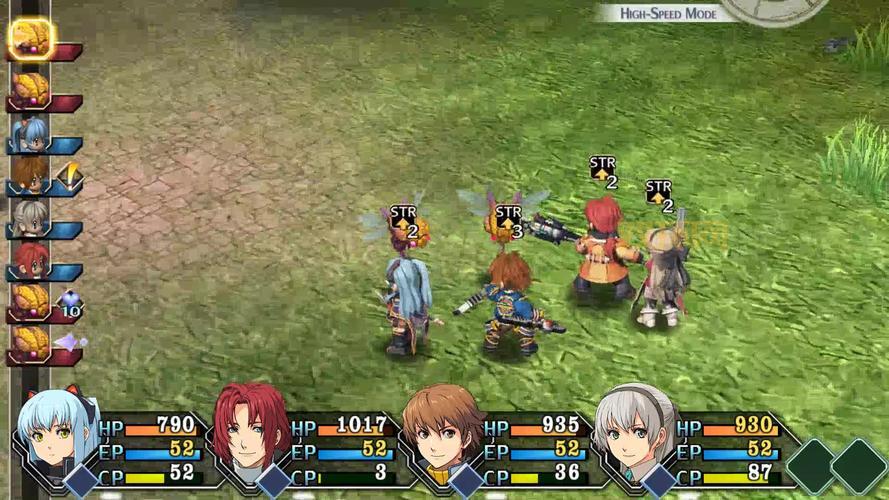This screenshot has width=889, height=500.
Task: Select the red-haired man's large status portrait
Action: point(251,431)
